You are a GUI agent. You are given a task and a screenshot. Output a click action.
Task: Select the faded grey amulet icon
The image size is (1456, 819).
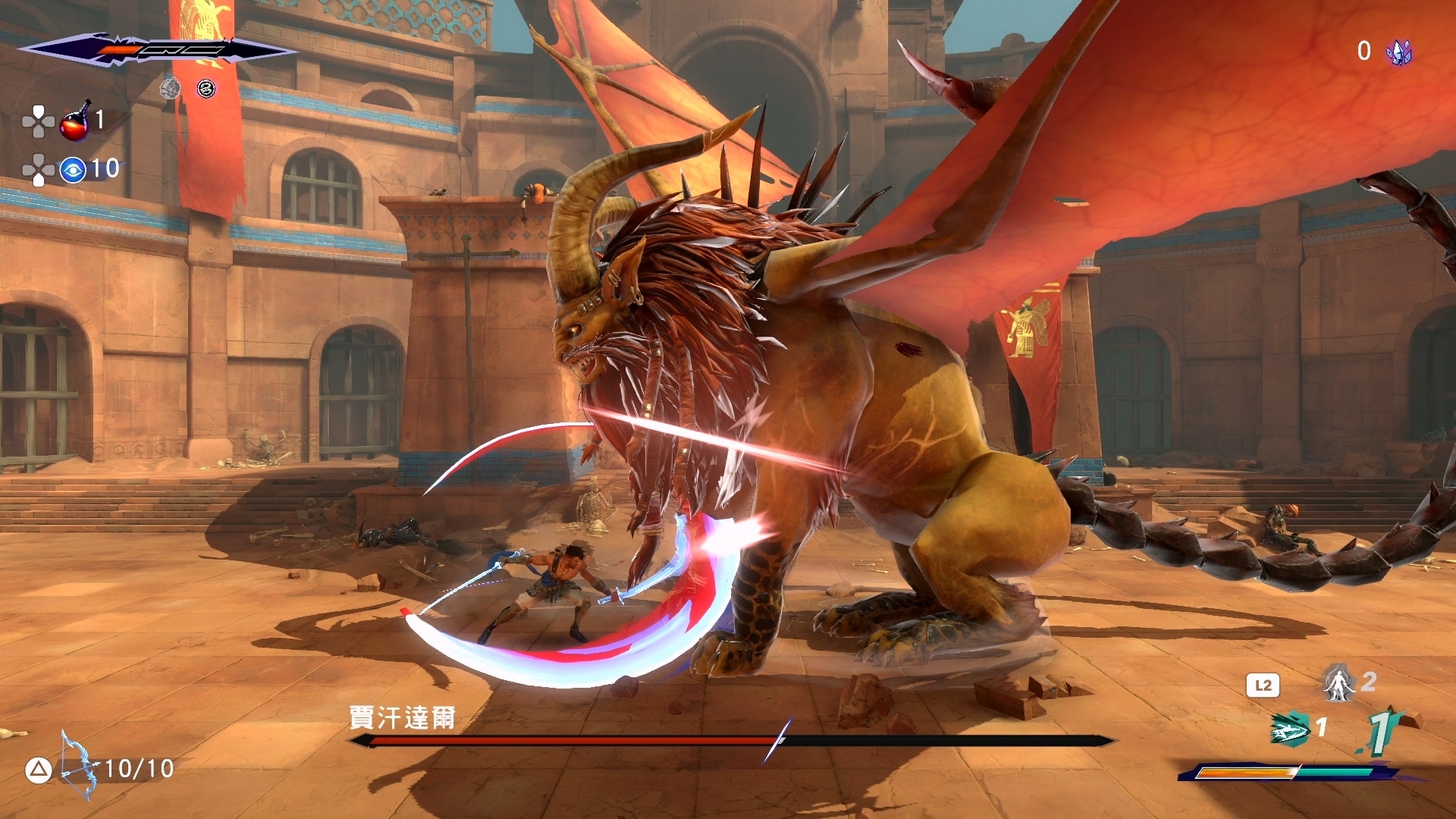coord(171,89)
